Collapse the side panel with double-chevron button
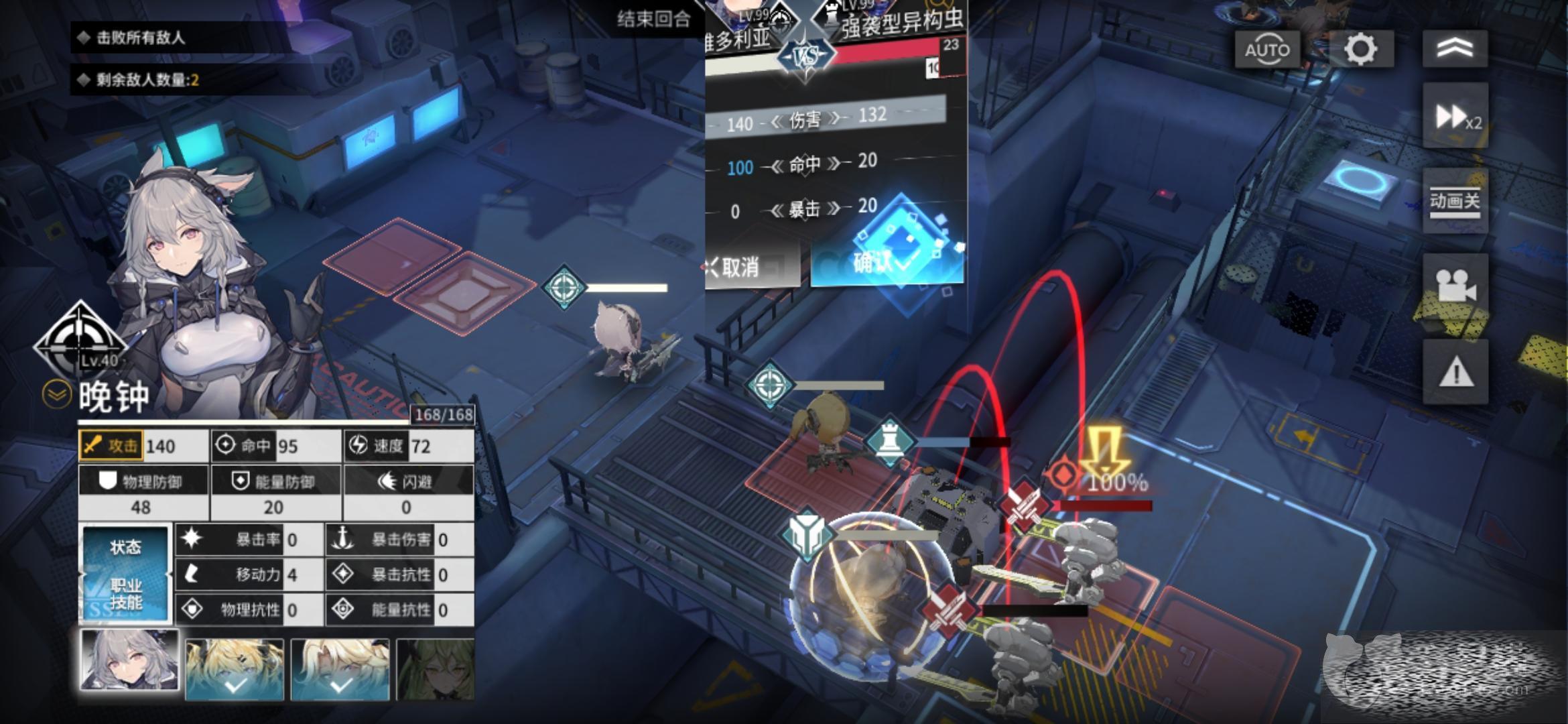This screenshot has height=724, width=1568. (1455, 48)
